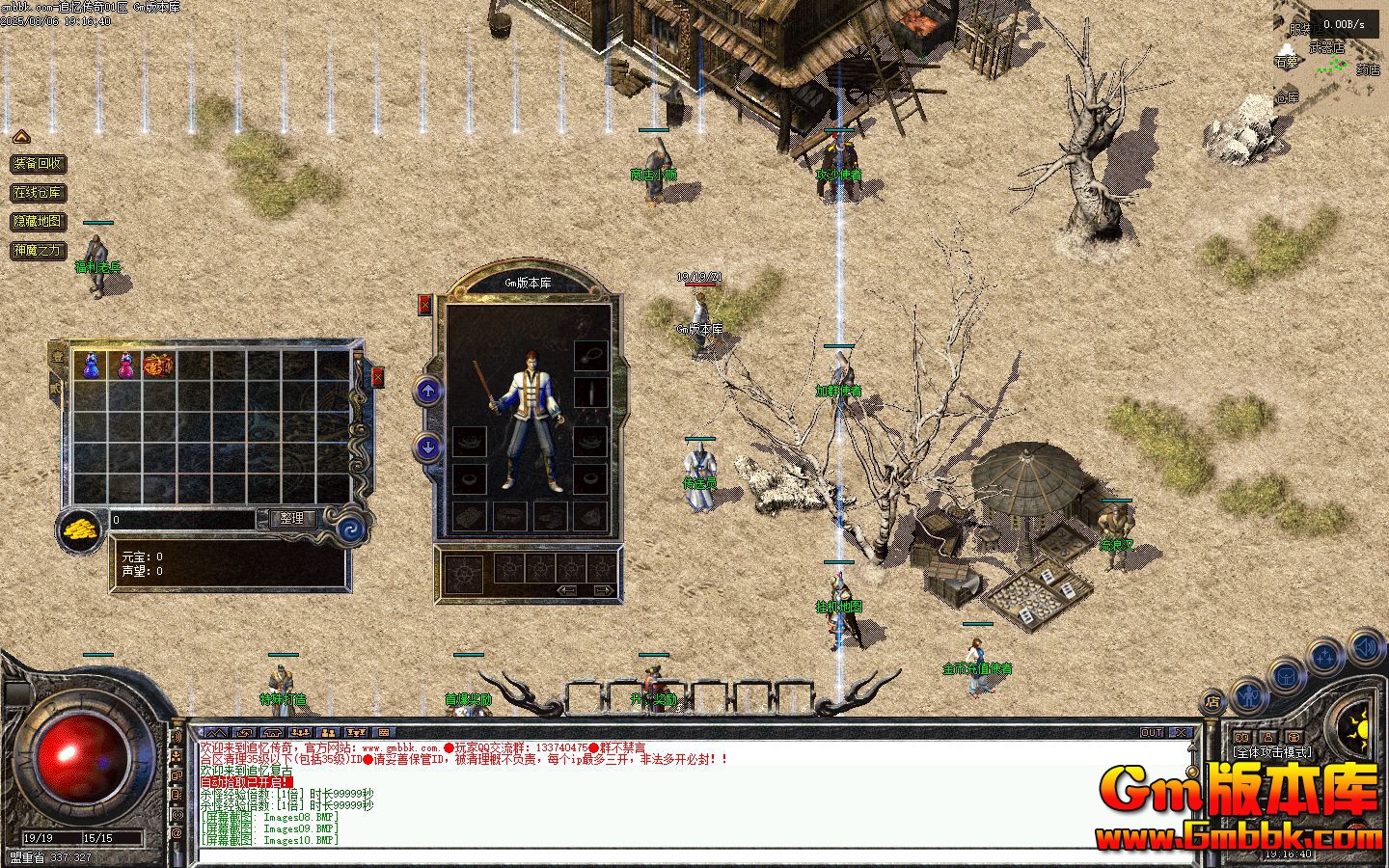This screenshot has height=868, width=1389.
Task: Open the 店 shop button
Action: coord(1212,703)
